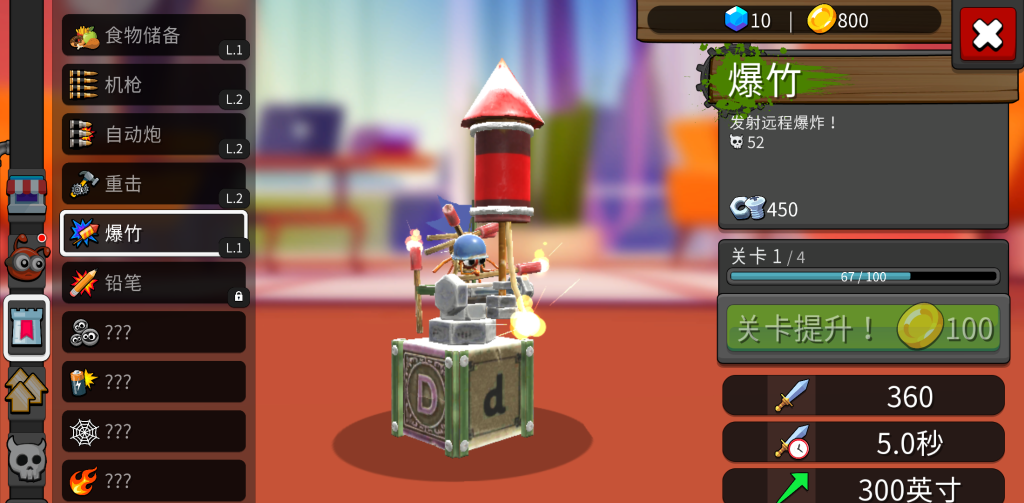Select the 自动炮 auto cannon entry
This screenshot has width=1024, height=503.
click(x=154, y=134)
